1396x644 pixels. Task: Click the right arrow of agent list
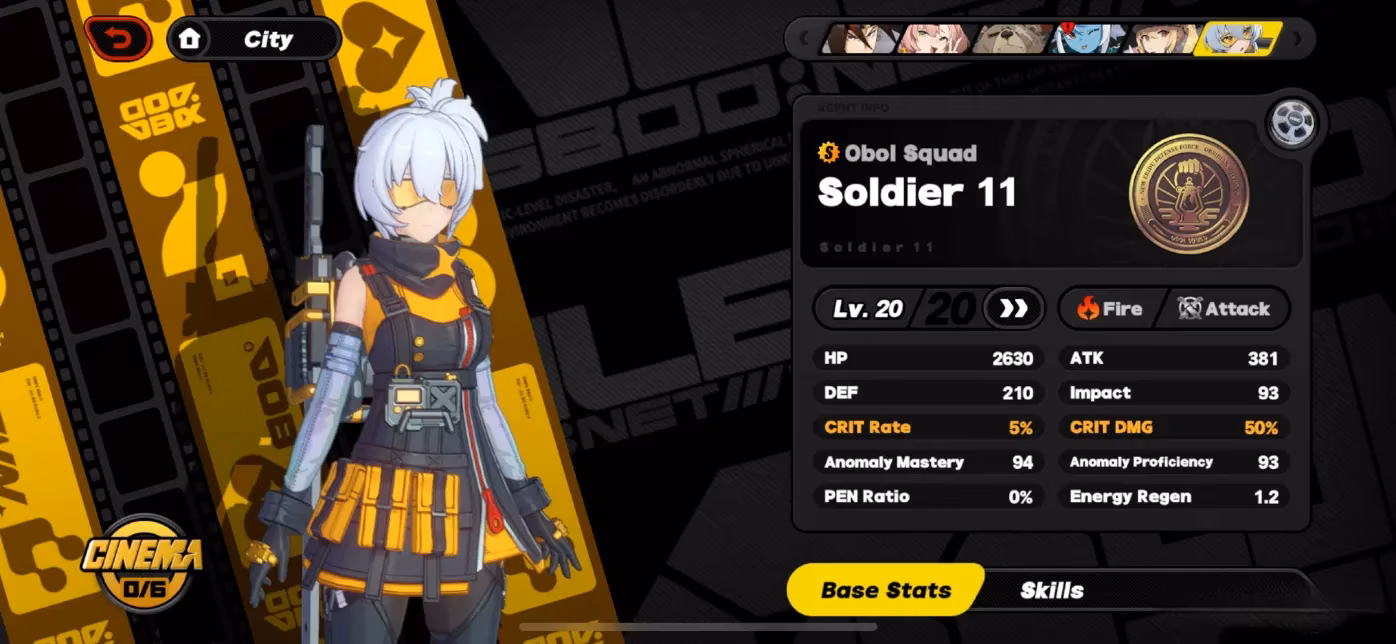[x=1297, y=39]
